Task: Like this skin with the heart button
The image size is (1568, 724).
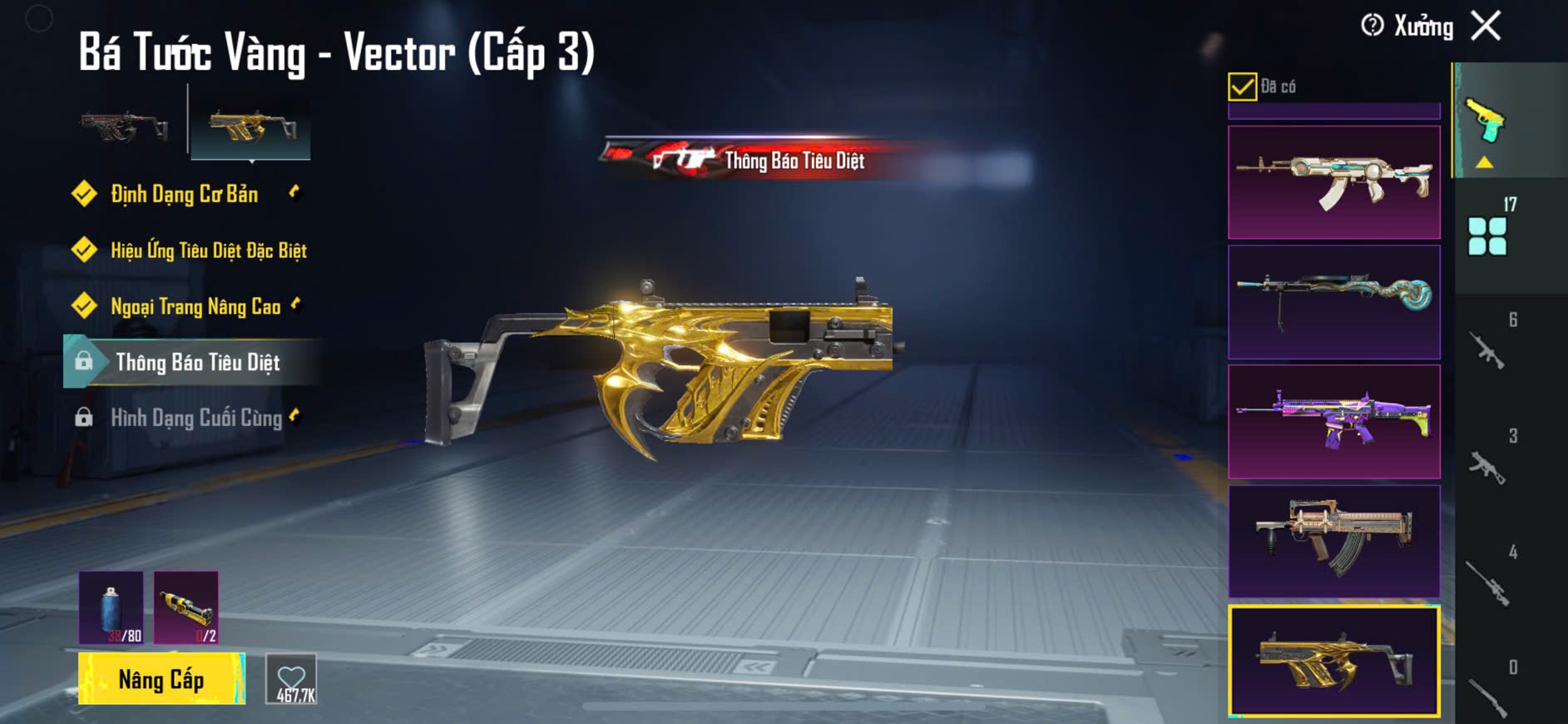Action: 291,679
